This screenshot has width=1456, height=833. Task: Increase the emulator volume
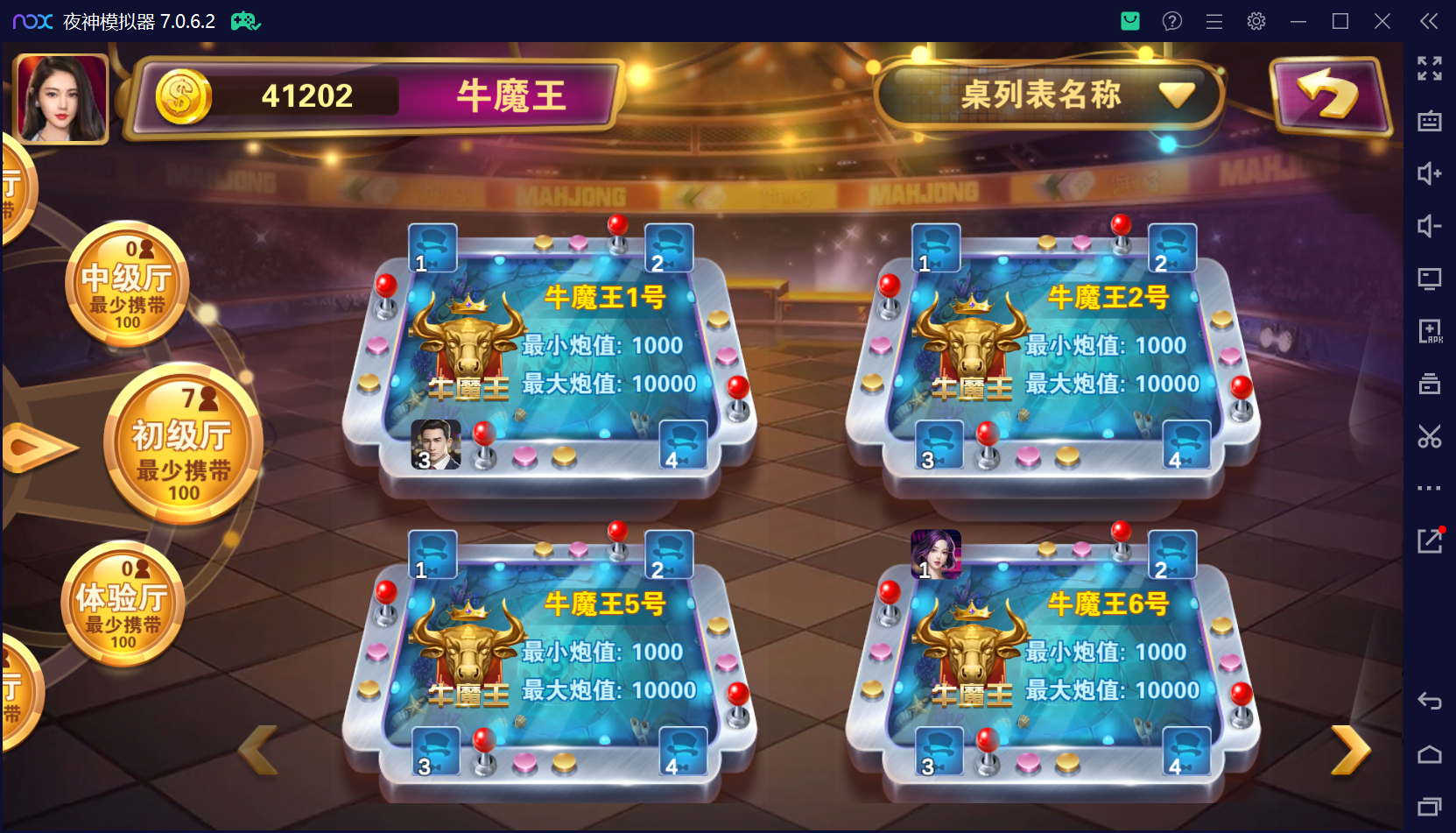tap(1431, 173)
